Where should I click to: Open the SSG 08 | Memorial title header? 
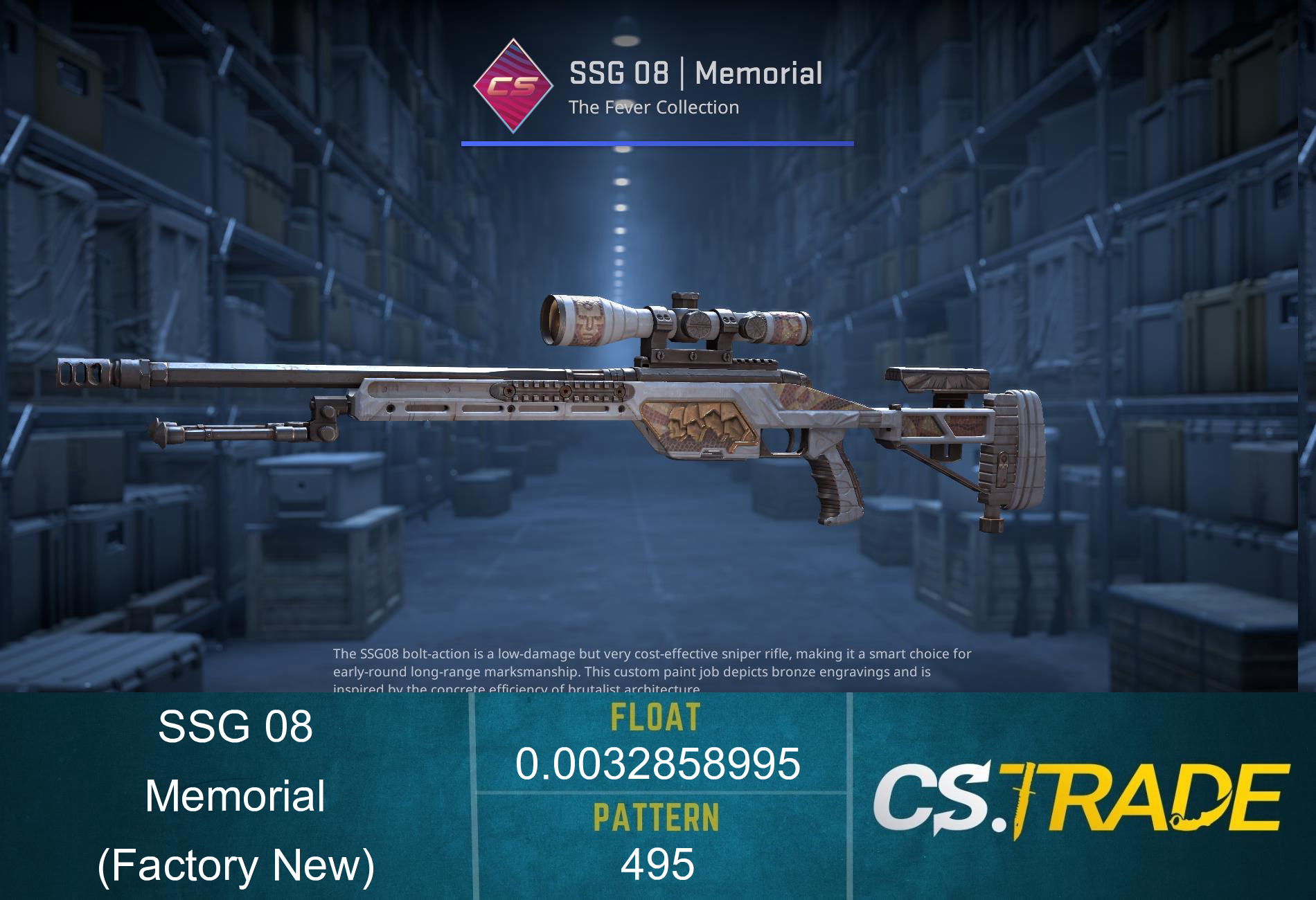(x=696, y=73)
